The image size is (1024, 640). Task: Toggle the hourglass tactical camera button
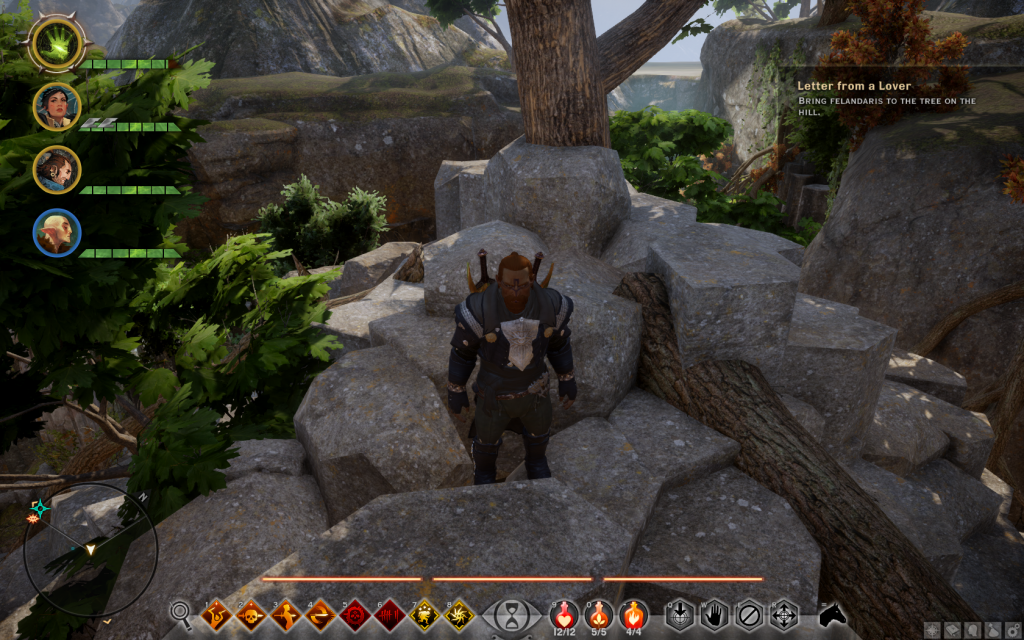(x=511, y=613)
